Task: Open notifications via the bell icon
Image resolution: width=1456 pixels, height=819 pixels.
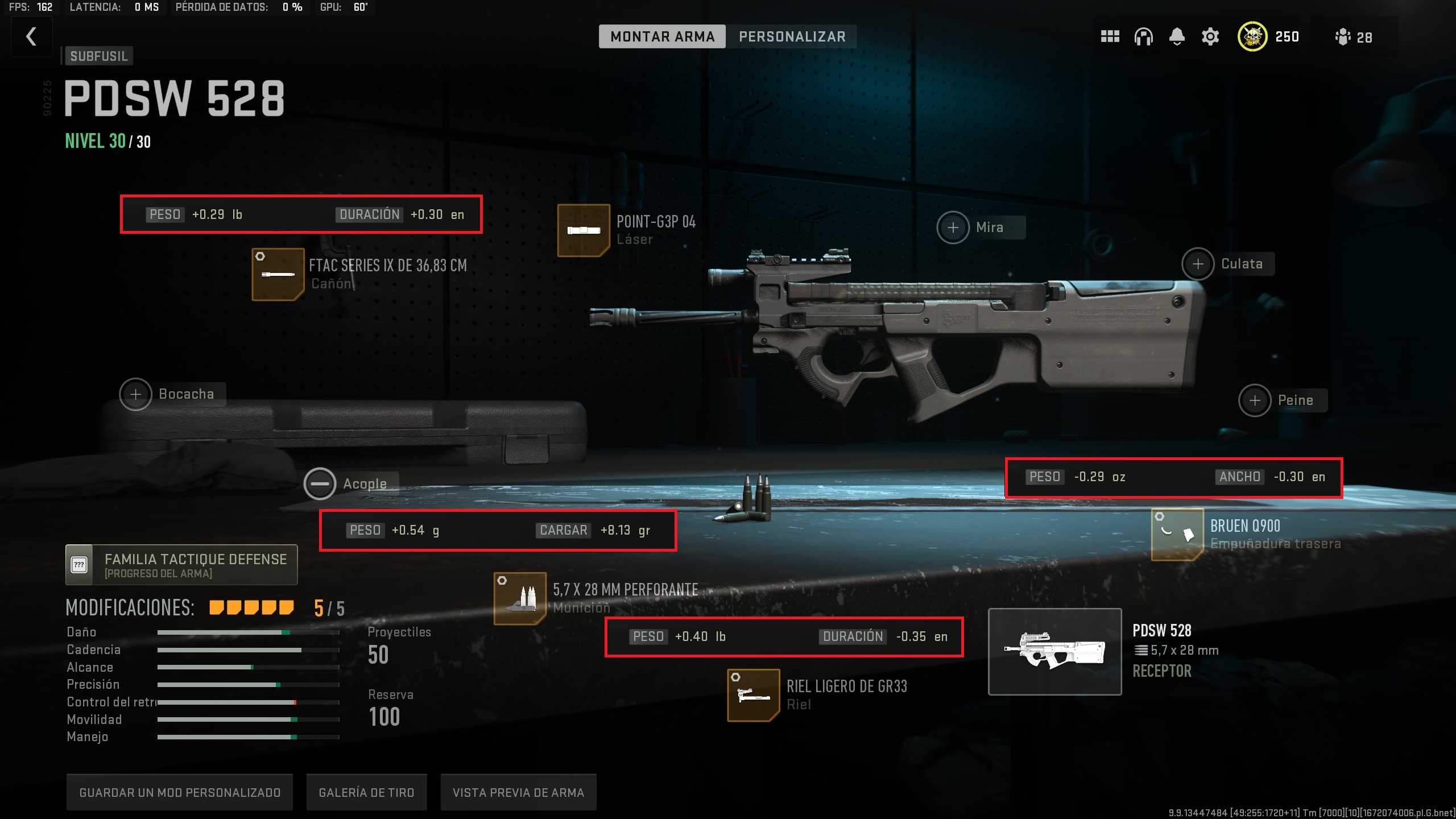Action: click(1177, 36)
